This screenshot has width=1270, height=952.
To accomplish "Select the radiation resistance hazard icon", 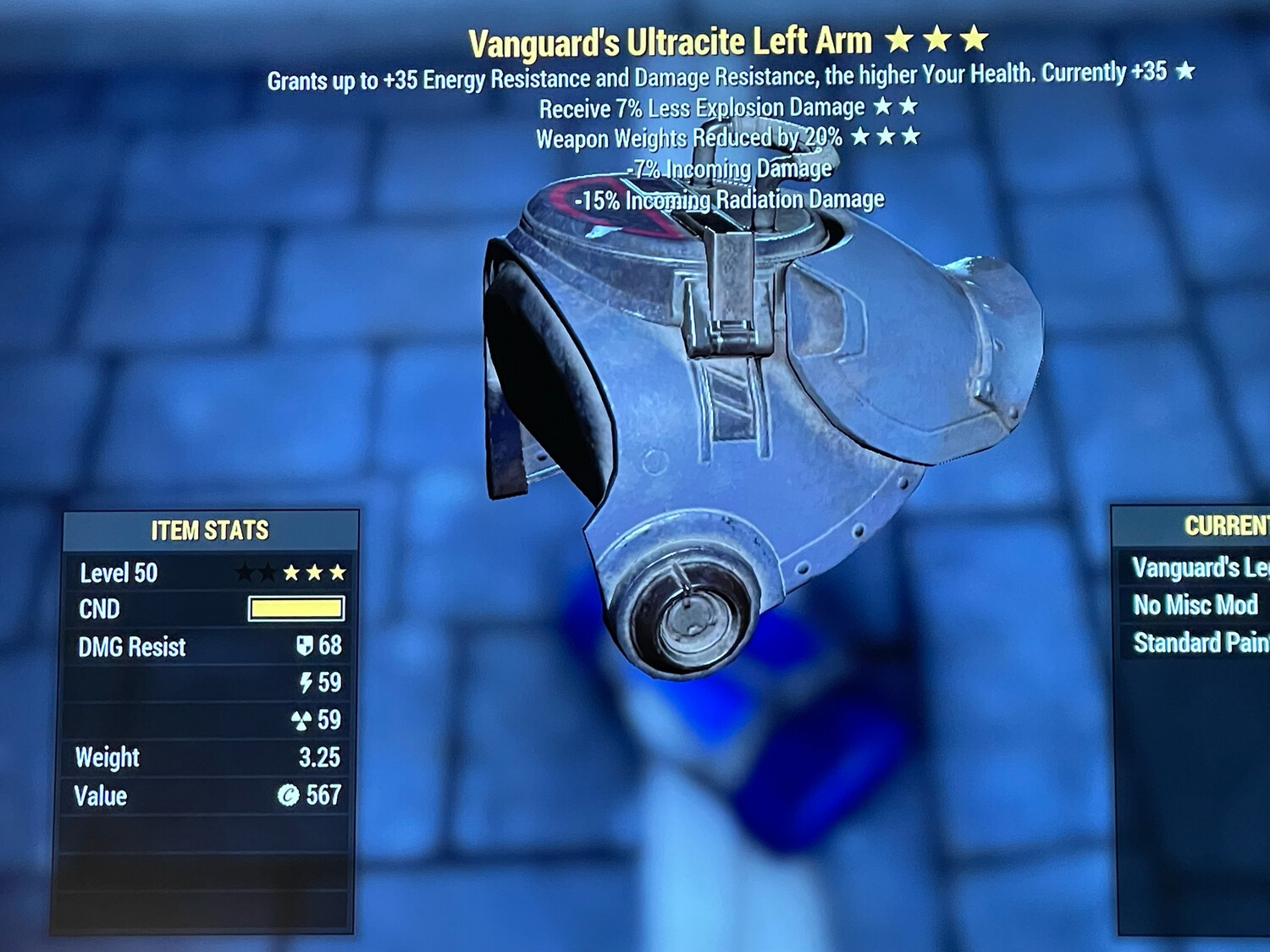I will coord(303,721).
